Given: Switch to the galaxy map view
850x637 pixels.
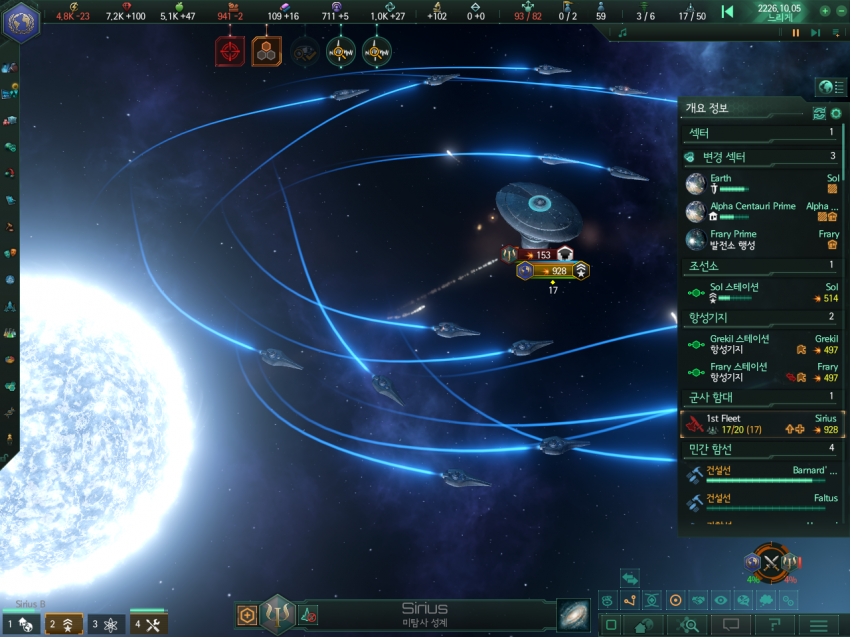Looking at the screenshot, I should pyautogui.click(x=574, y=614).
